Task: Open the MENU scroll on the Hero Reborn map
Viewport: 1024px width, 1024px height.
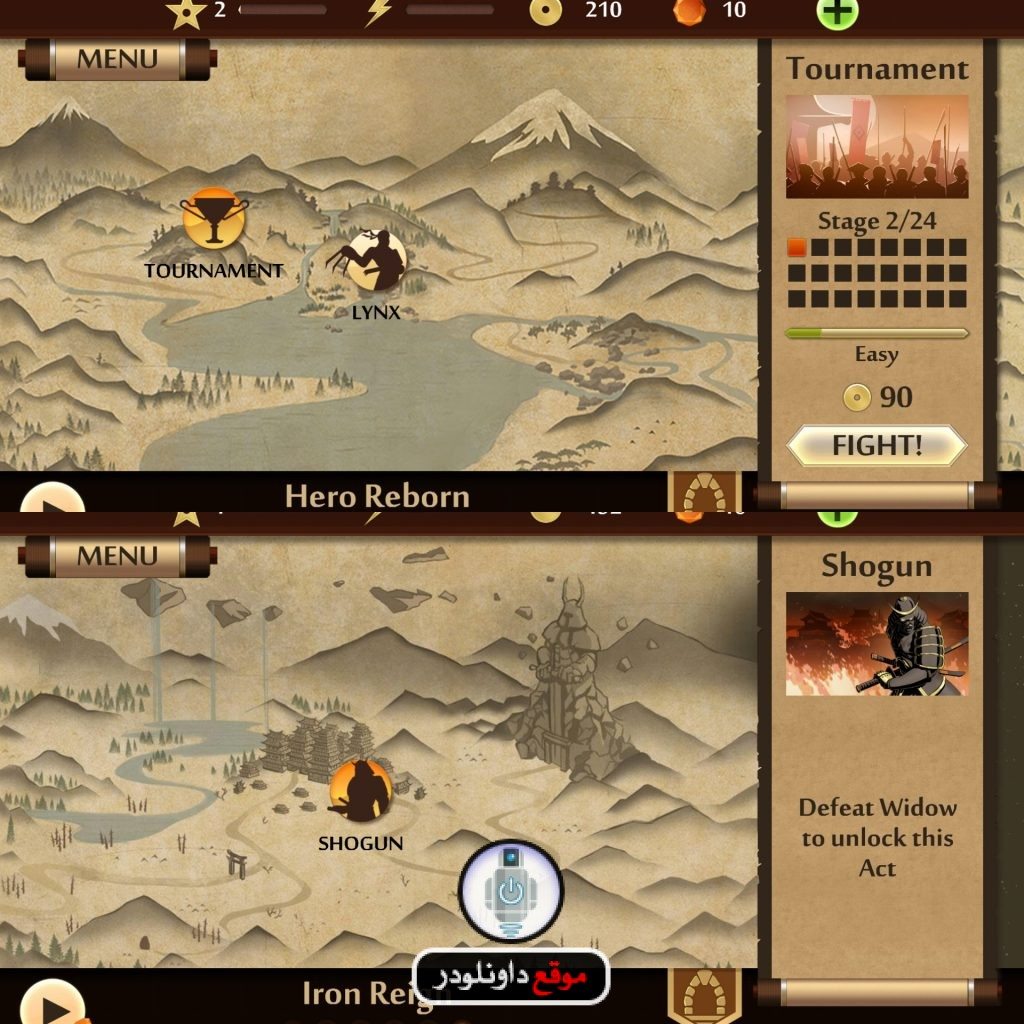Action: [117, 59]
